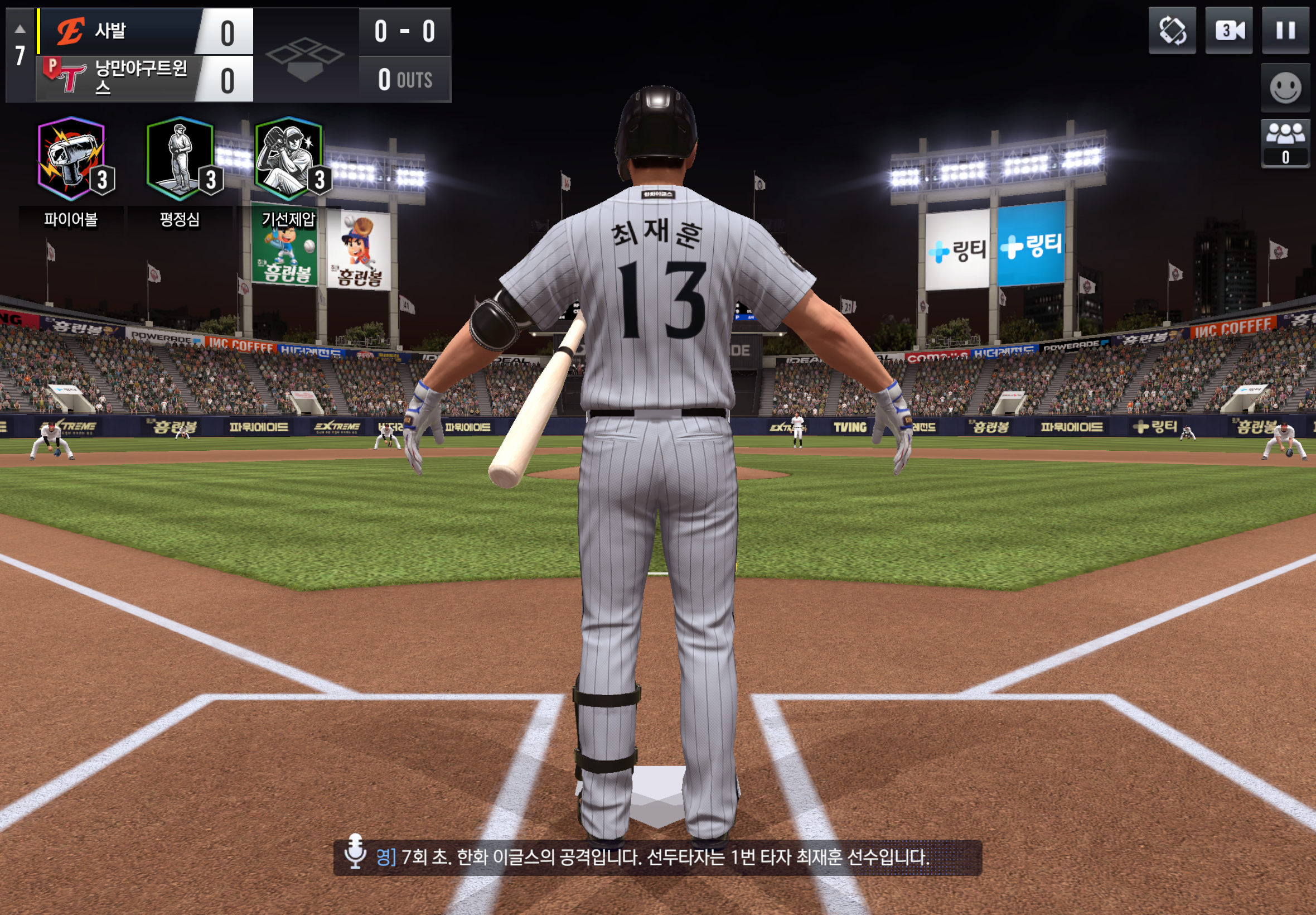This screenshot has height=915, width=1316.
Task: Tap the screen rotation button
Action: pos(1172,30)
